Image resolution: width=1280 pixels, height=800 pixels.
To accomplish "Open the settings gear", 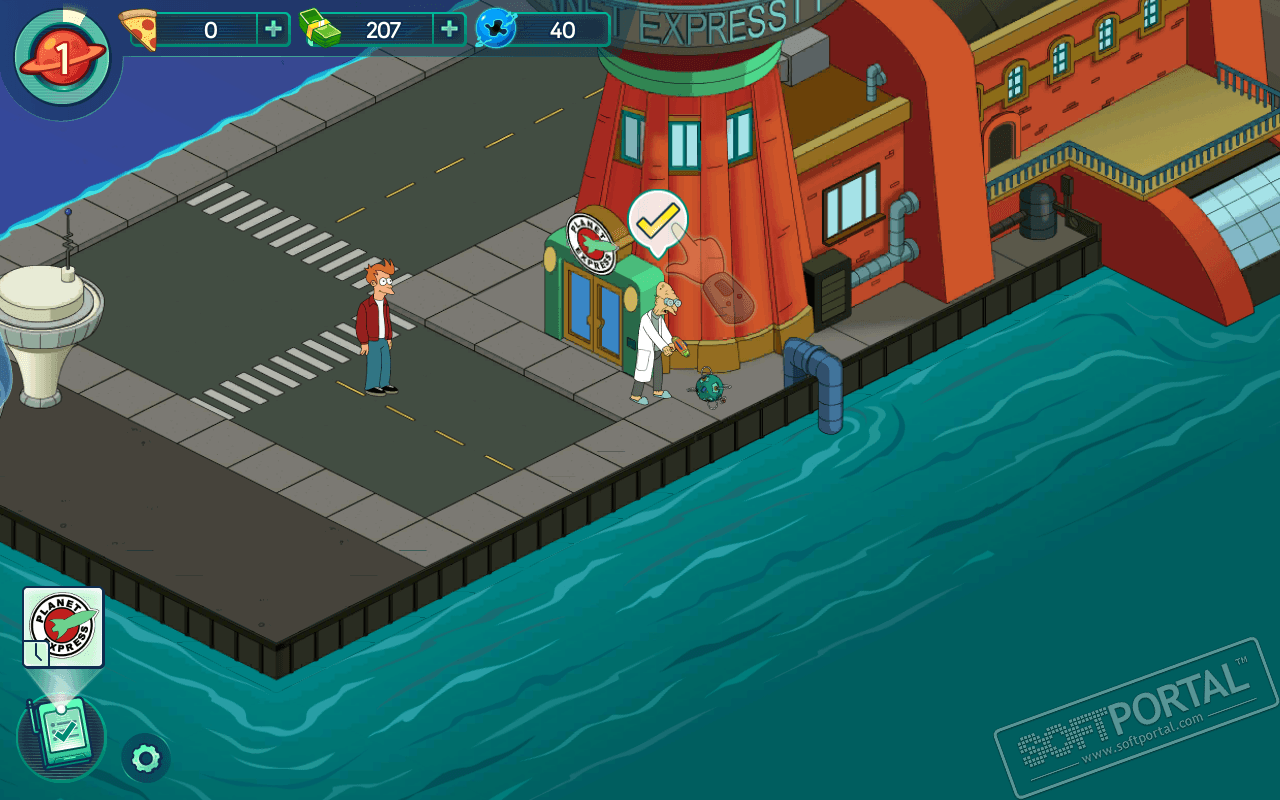I will point(146,758).
